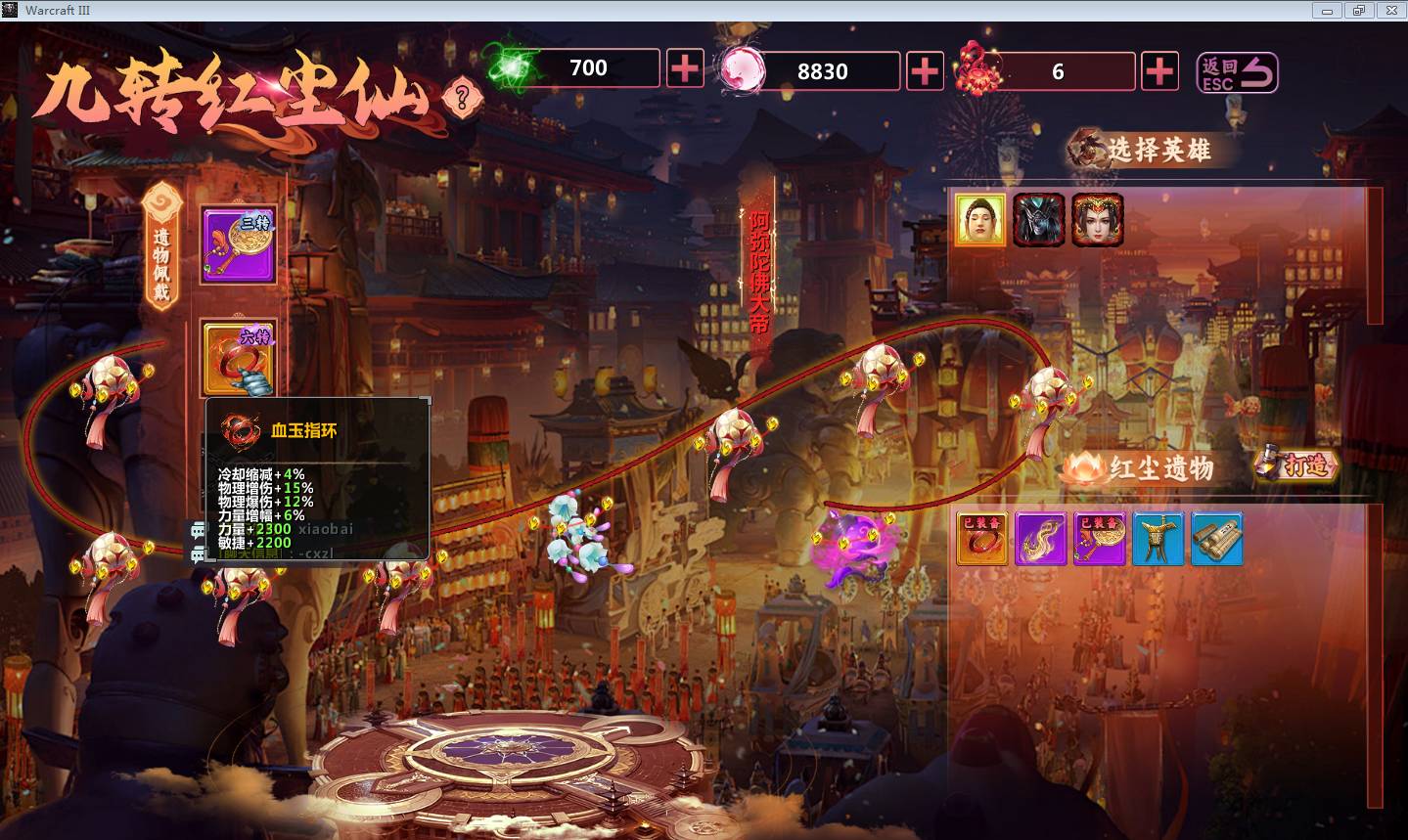Select the bamboo scroll relic
The image size is (1408, 840).
(x=1216, y=539)
